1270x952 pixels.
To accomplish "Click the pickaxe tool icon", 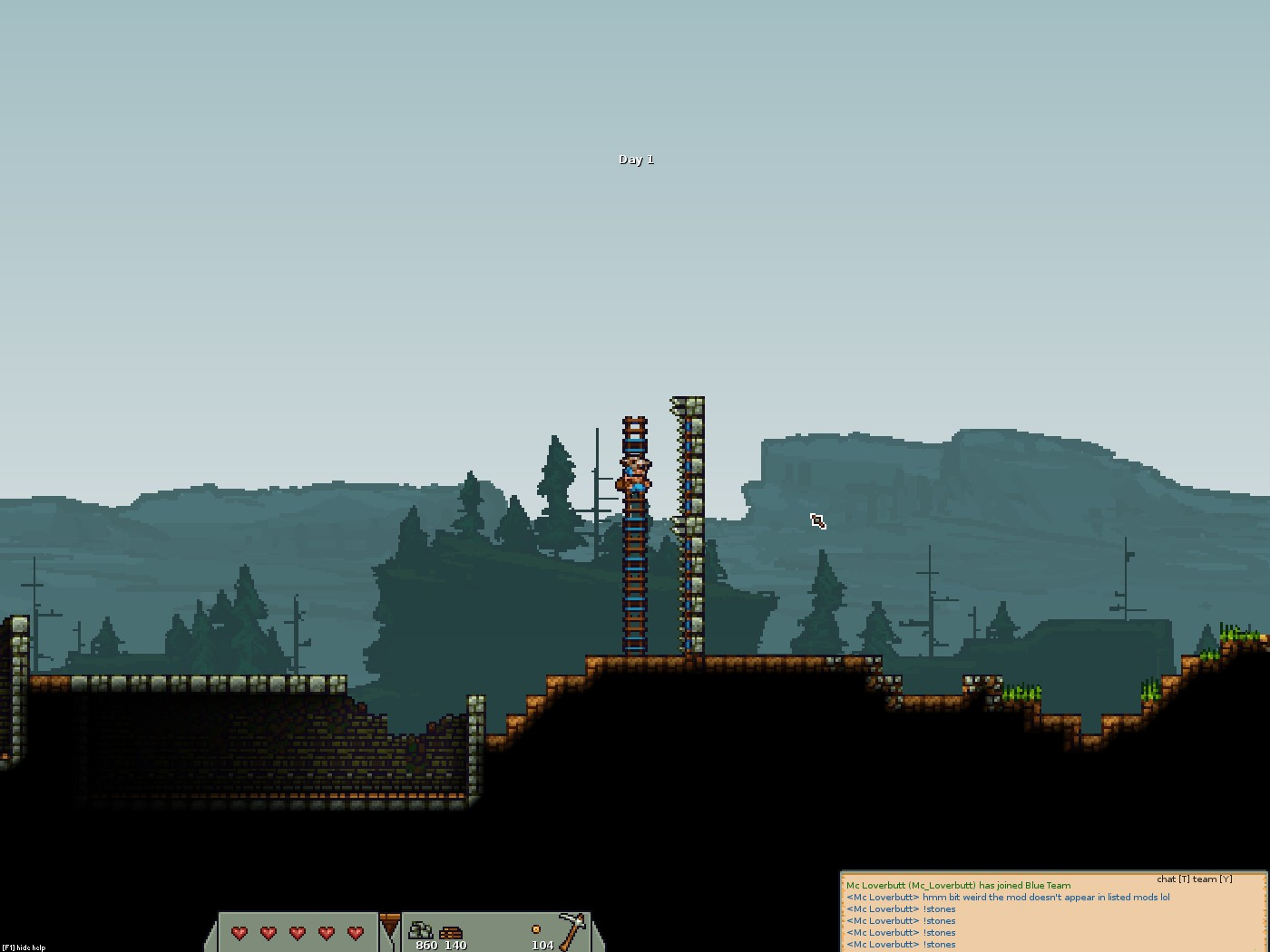I will tap(573, 929).
